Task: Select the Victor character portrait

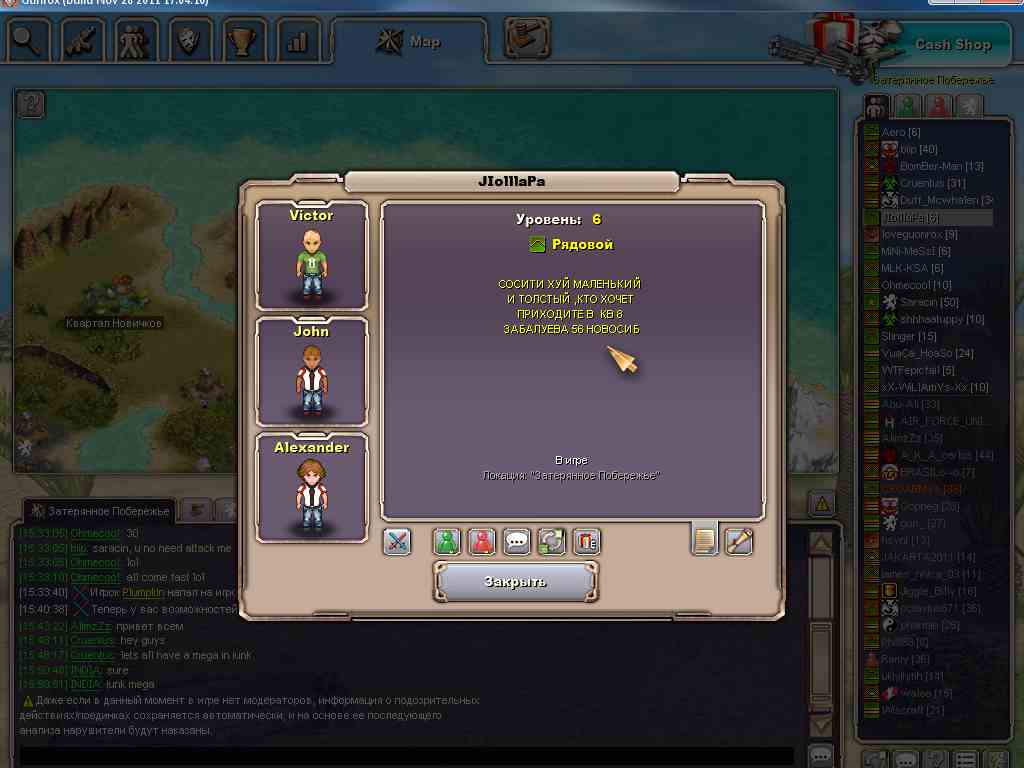Action: 312,256
